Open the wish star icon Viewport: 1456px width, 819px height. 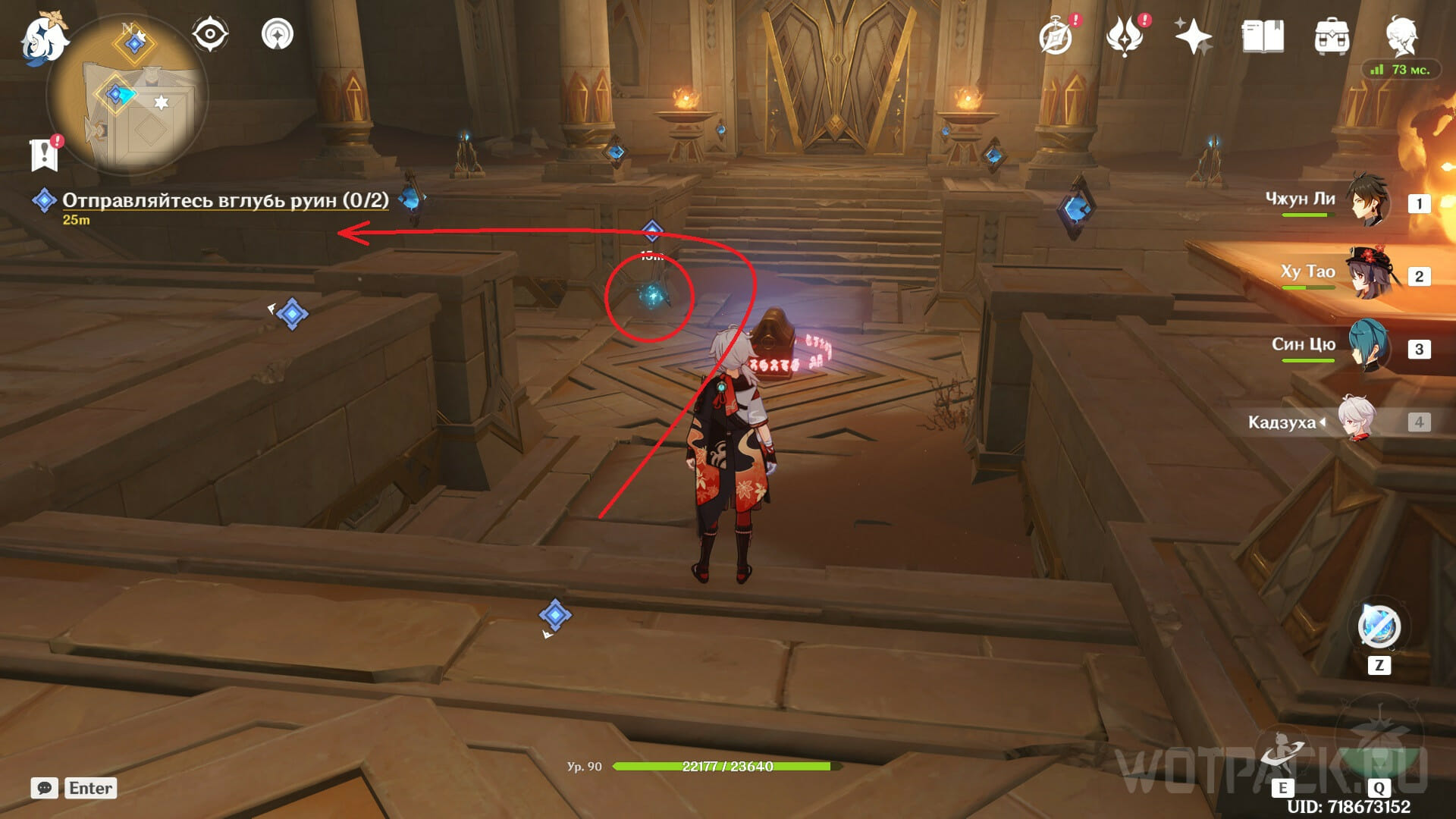tap(1193, 36)
